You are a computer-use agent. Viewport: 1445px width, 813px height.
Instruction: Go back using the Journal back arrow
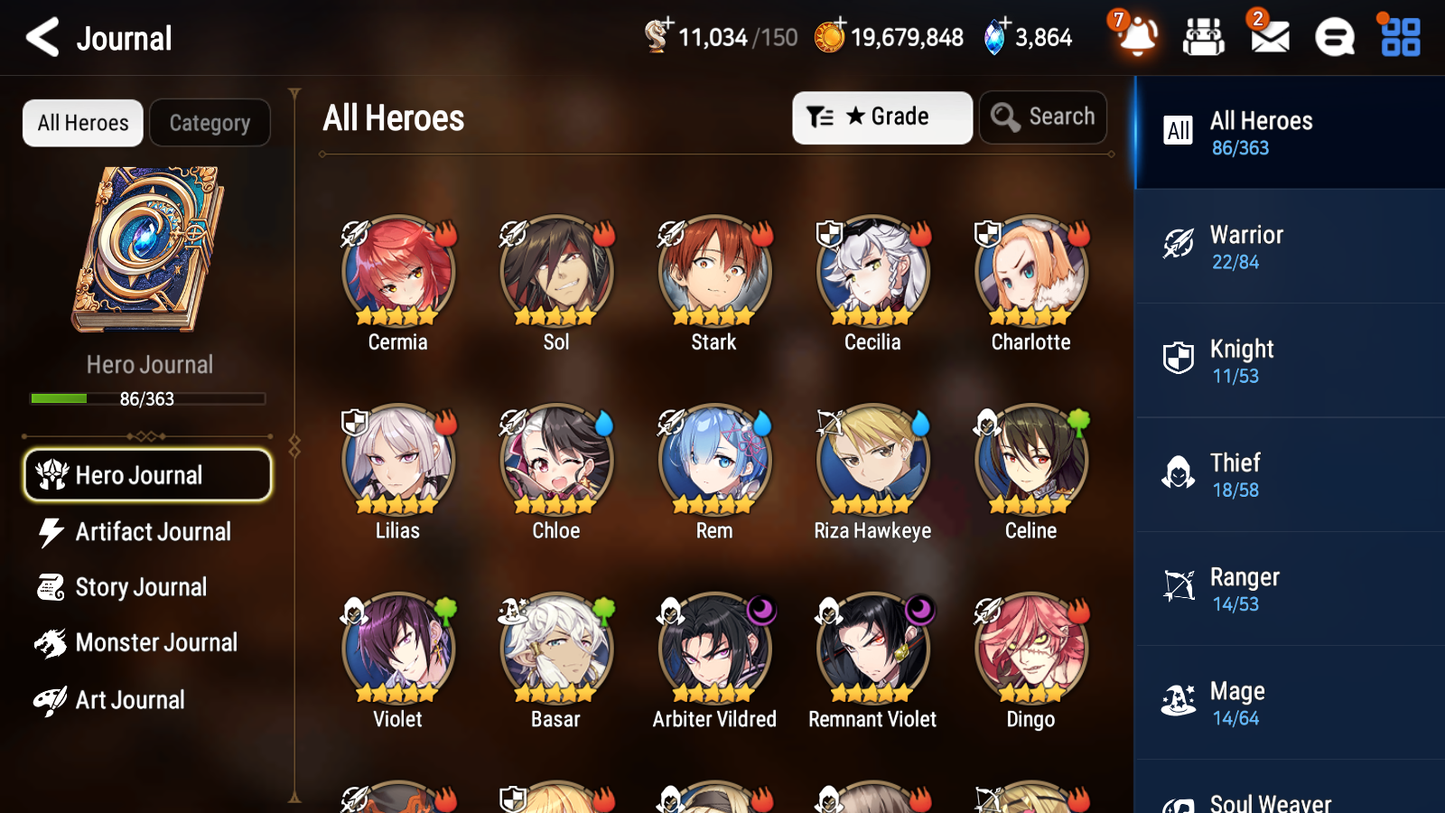pyautogui.click(x=41, y=37)
